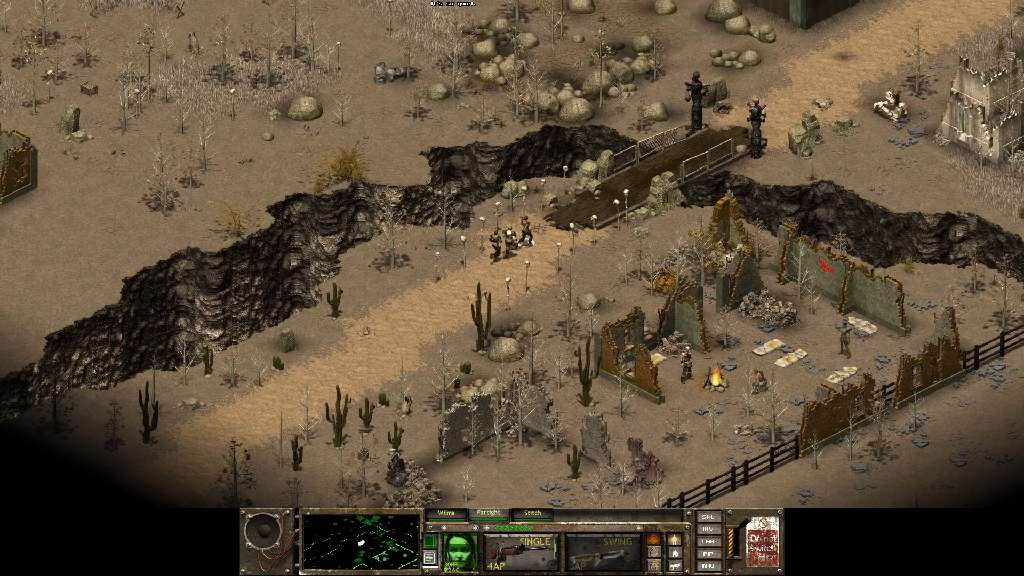Click the tactical minimap display
The width and height of the screenshot is (1024, 576).
[360, 540]
